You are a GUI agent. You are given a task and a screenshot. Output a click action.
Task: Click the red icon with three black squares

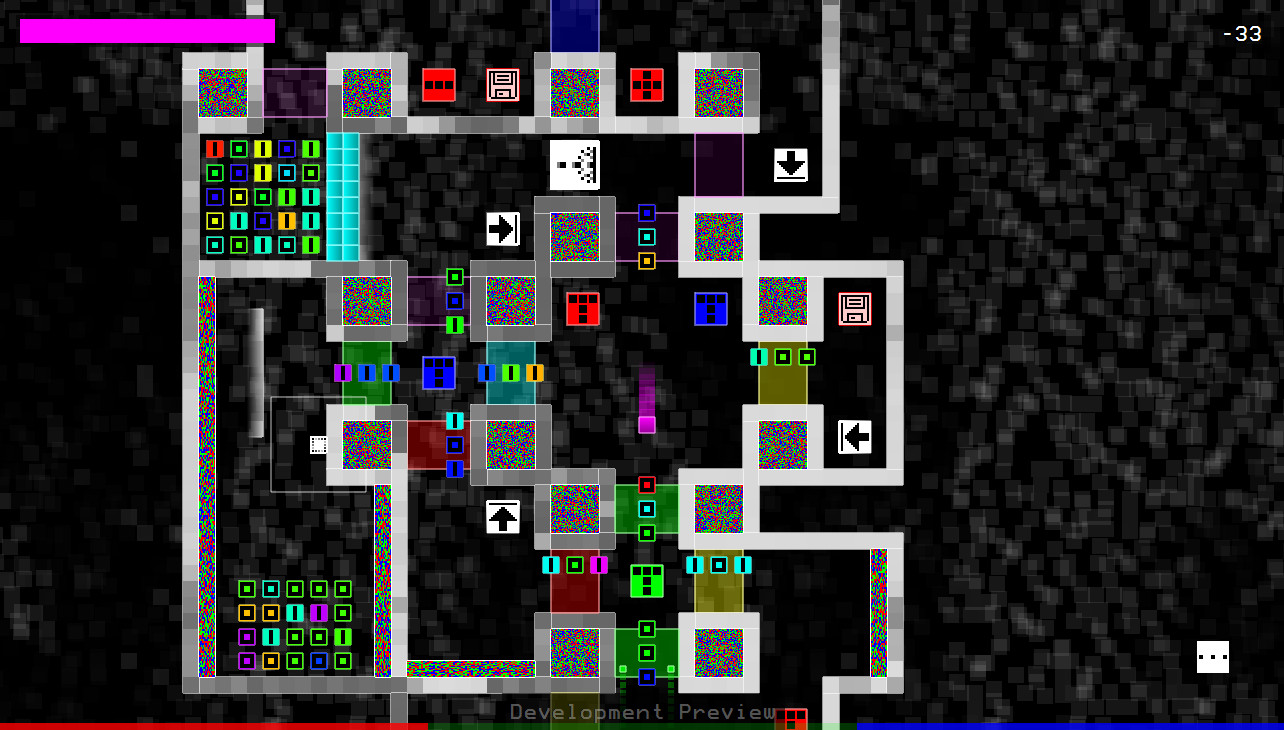tap(437, 86)
